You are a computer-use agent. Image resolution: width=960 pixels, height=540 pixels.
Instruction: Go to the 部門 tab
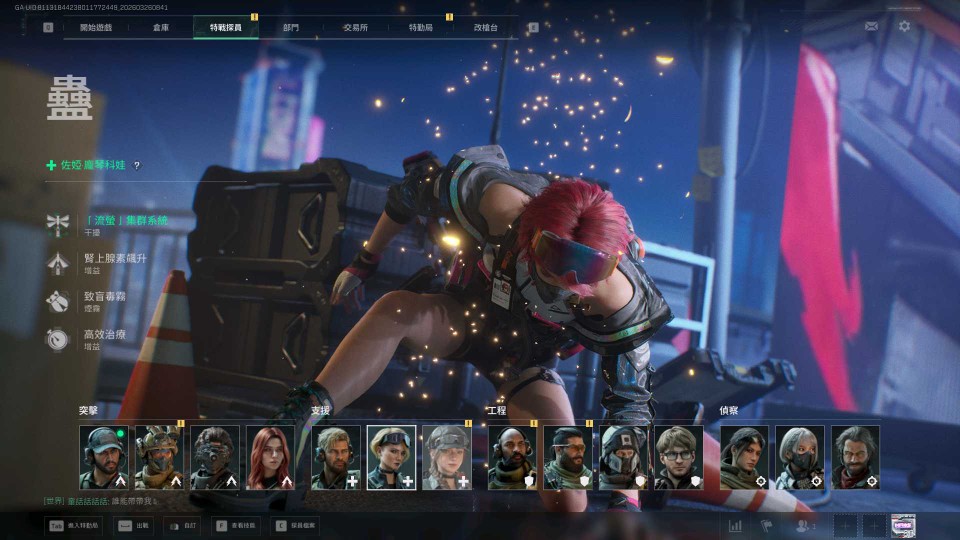click(x=290, y=28)
